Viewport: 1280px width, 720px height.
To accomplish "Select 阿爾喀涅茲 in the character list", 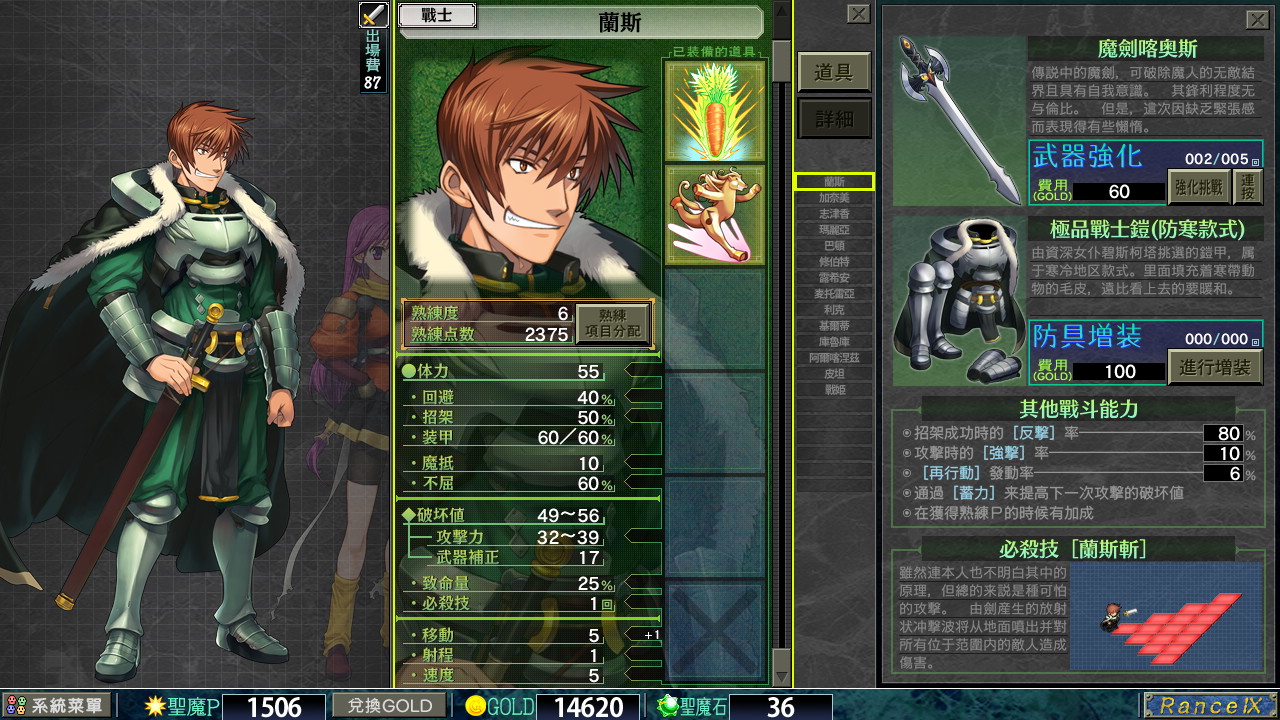I will pyautogui.click(x=834, y=357).
